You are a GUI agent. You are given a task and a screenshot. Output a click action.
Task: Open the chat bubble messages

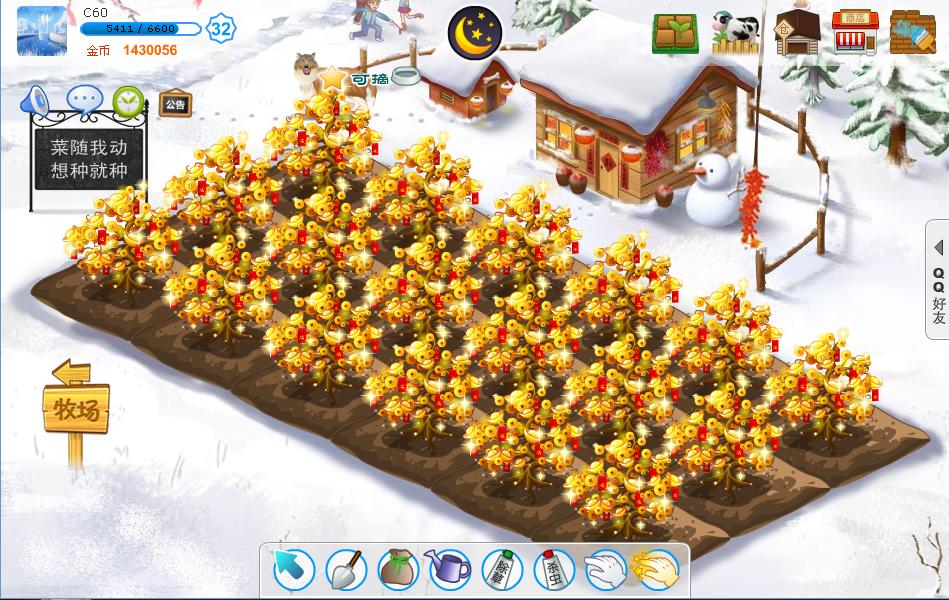83,100
